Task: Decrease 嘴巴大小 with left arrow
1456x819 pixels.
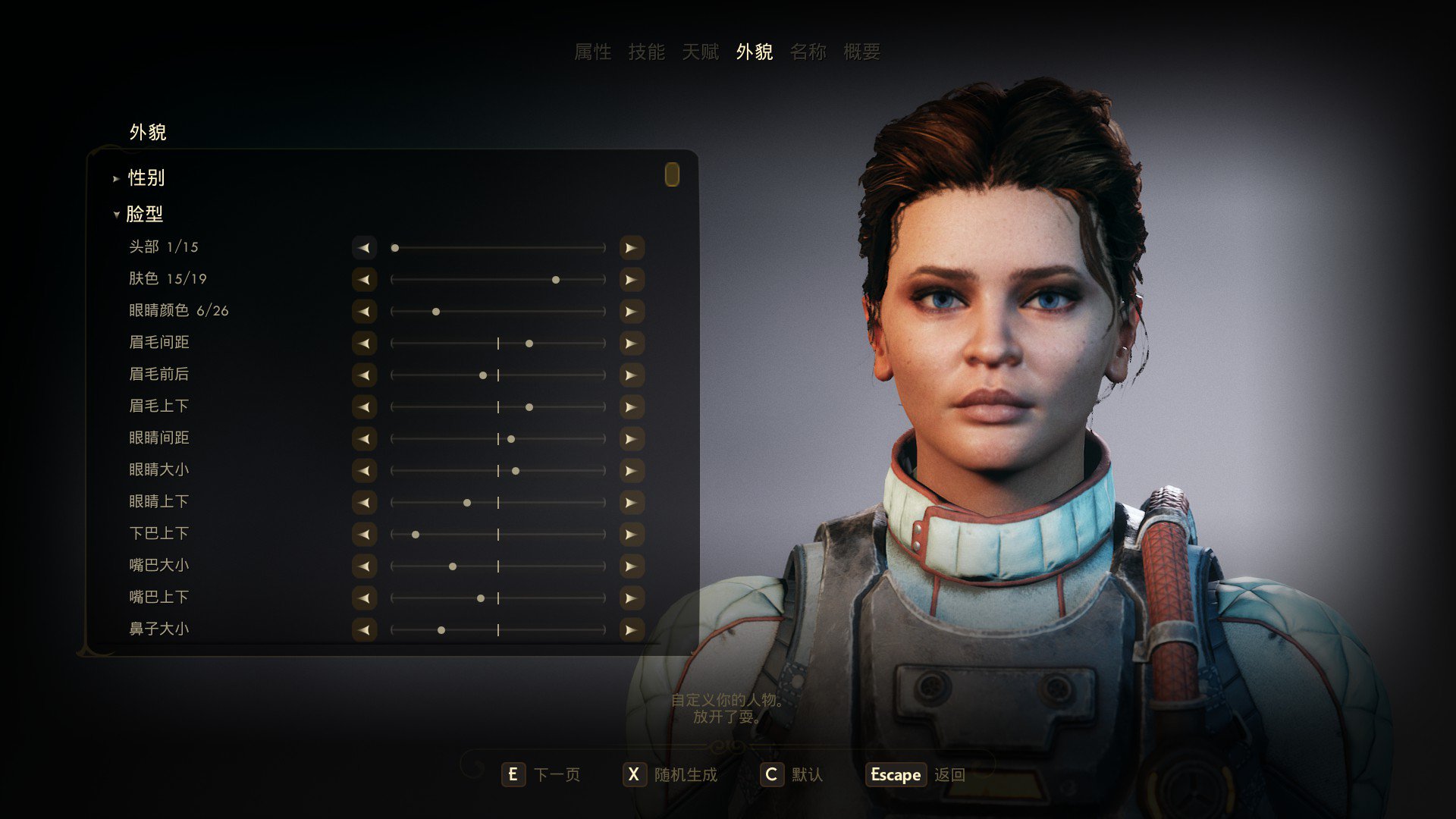Action: 365,566
